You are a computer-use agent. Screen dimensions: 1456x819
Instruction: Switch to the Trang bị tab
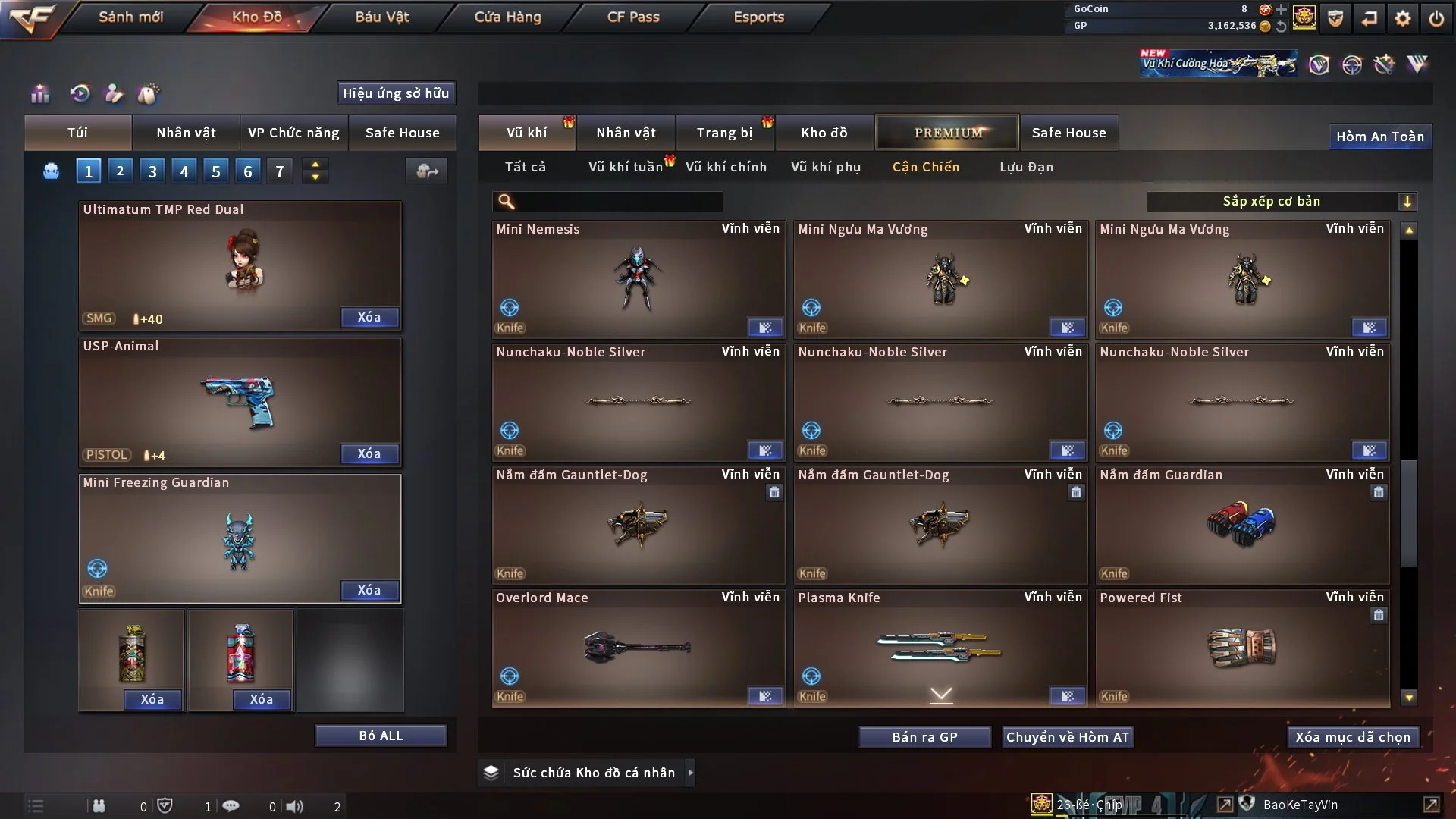click(x=724, y=133)
